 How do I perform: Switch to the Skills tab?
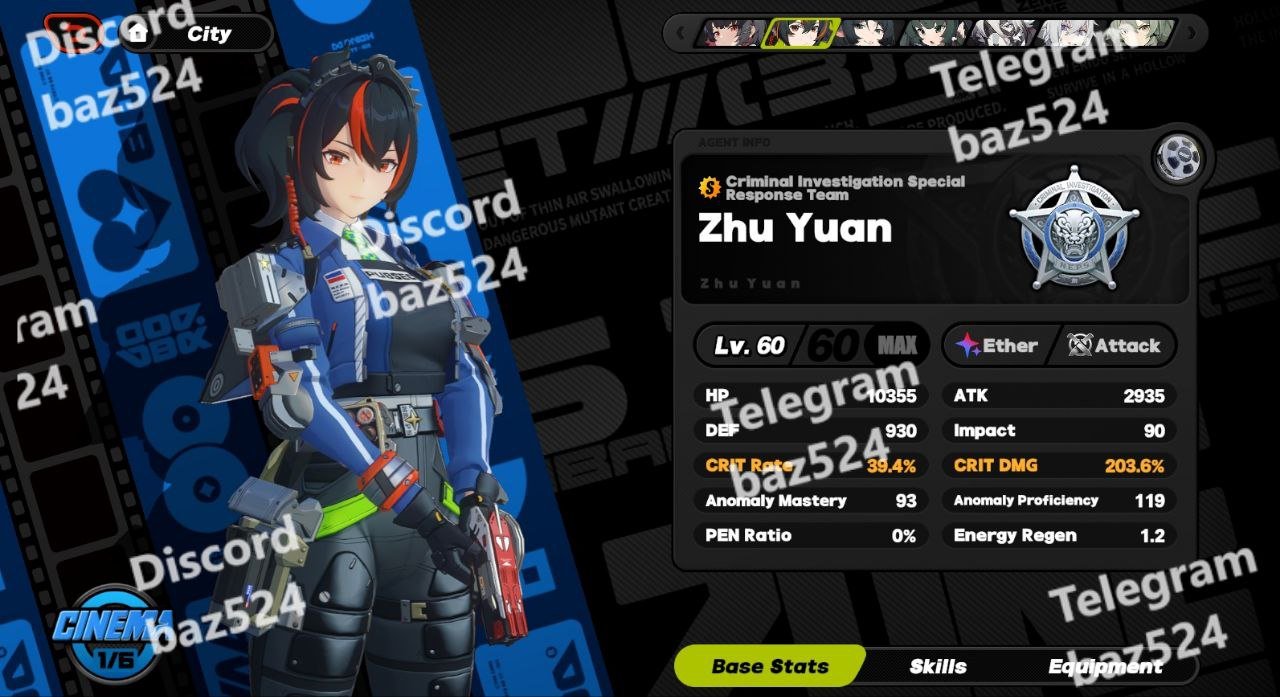pyautogui.click(x=937, y=666)
